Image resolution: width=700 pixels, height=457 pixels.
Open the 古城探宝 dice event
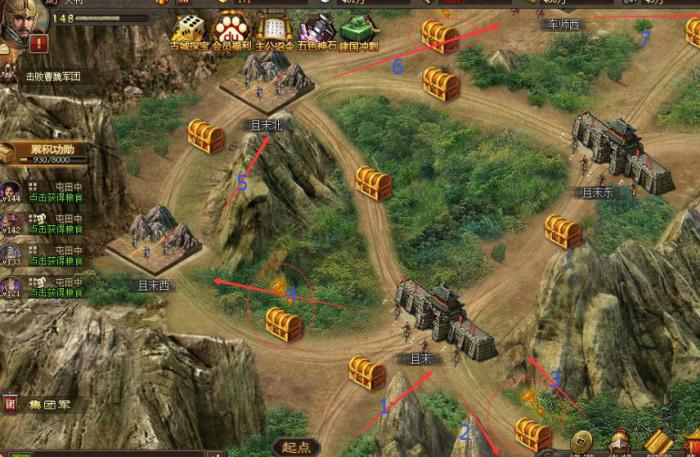[188, 30]
